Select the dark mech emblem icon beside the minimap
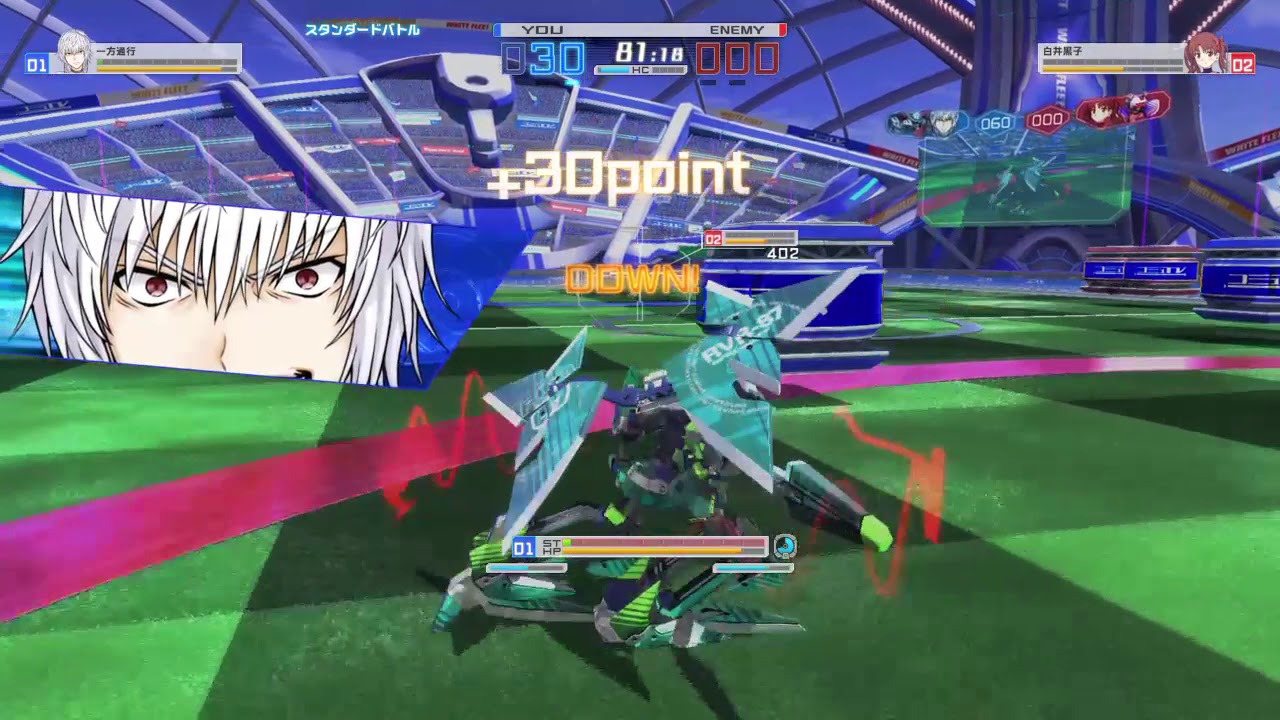The width and height of the screenshot is (1280, 720). [905, 123]
